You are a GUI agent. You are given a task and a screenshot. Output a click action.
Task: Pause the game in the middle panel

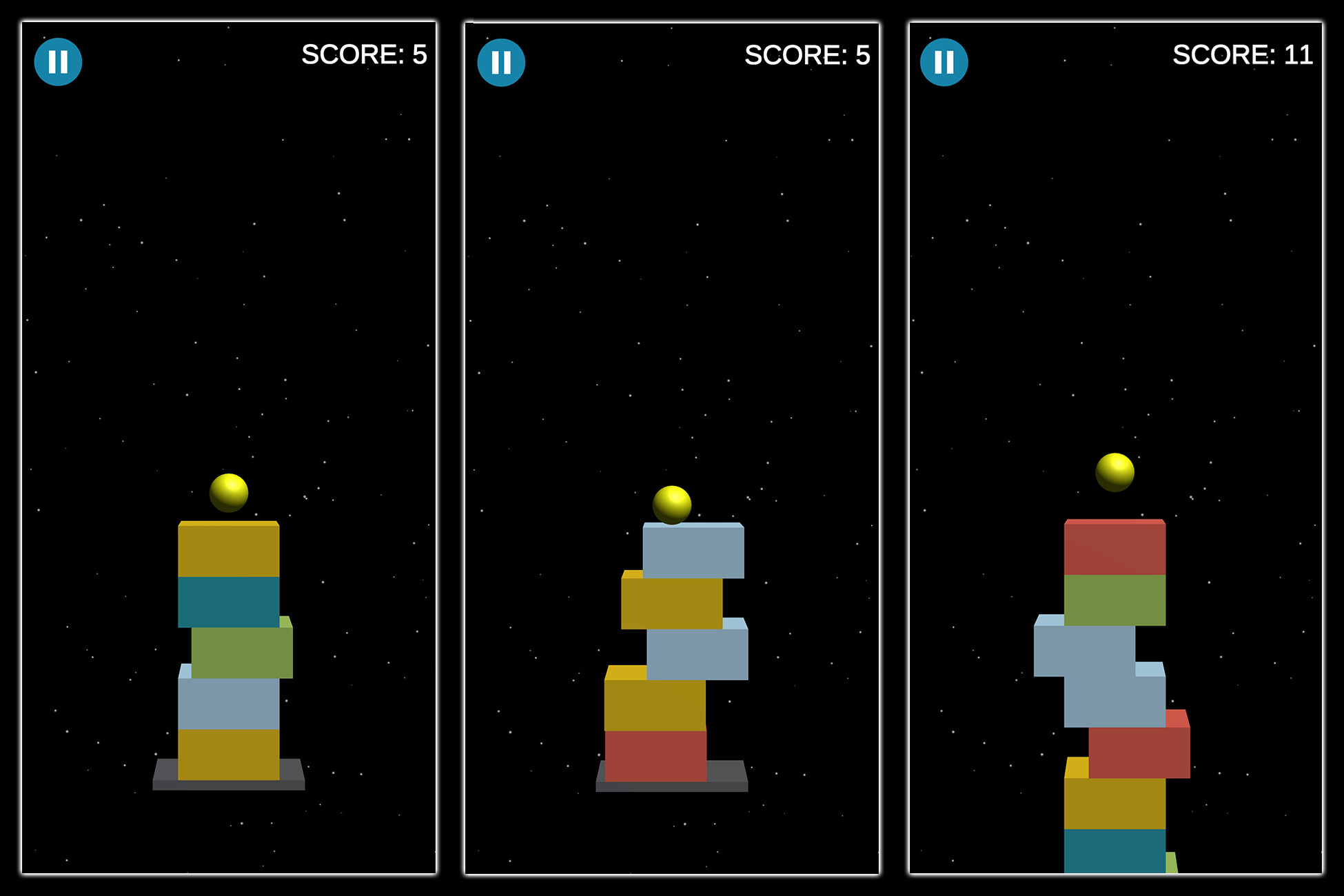(x=502, y=61)
